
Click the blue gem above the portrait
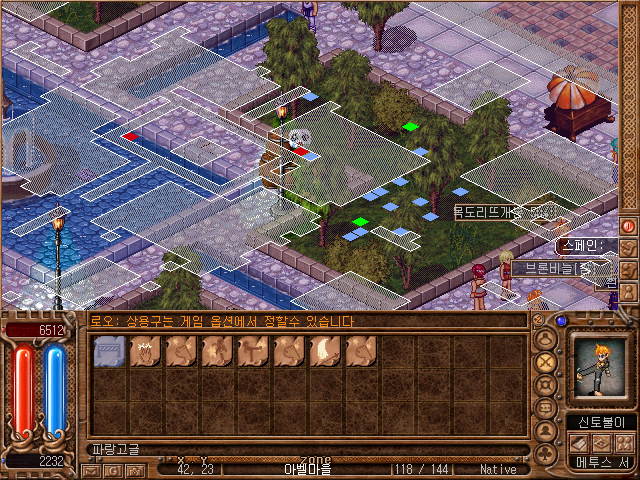(x=561, y=321)
